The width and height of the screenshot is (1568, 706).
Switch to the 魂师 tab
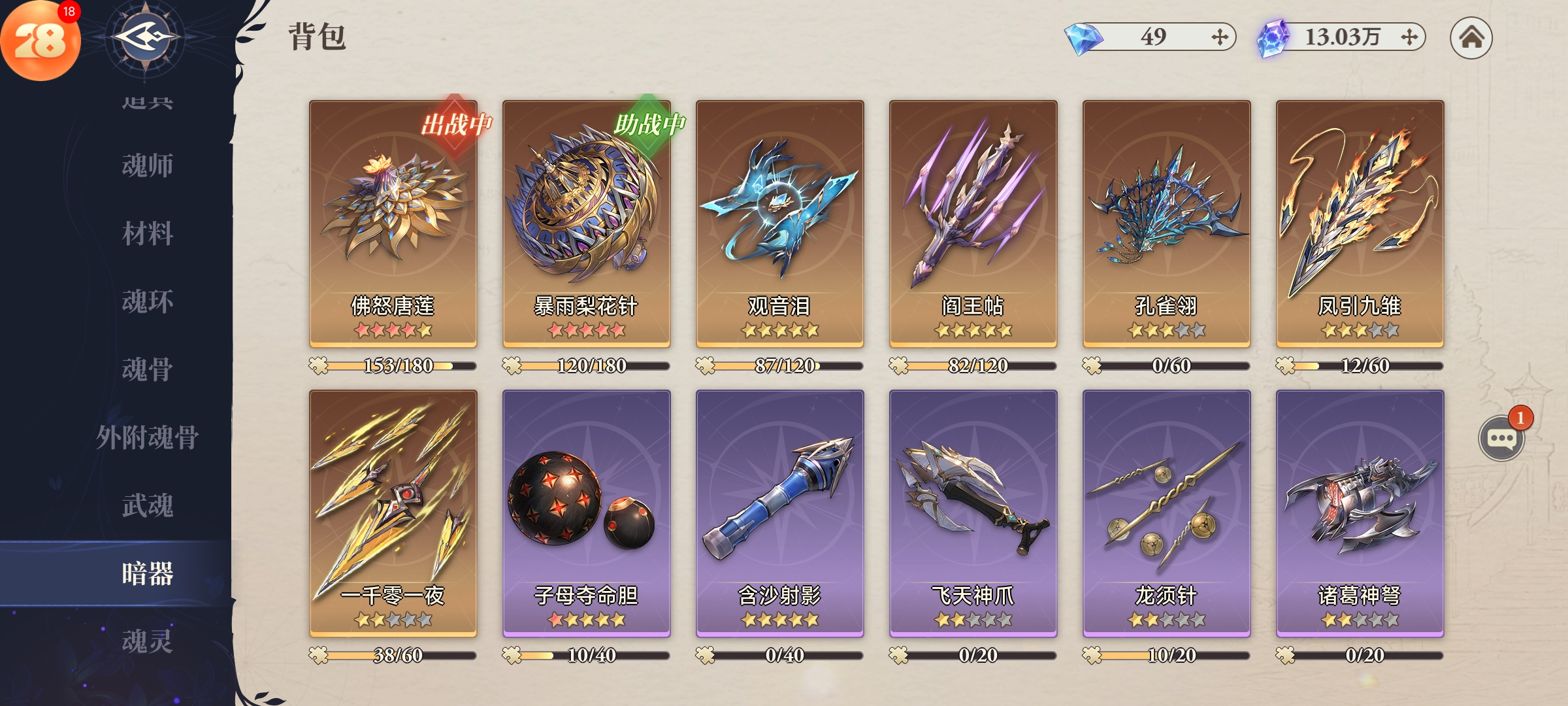point(148,165)
